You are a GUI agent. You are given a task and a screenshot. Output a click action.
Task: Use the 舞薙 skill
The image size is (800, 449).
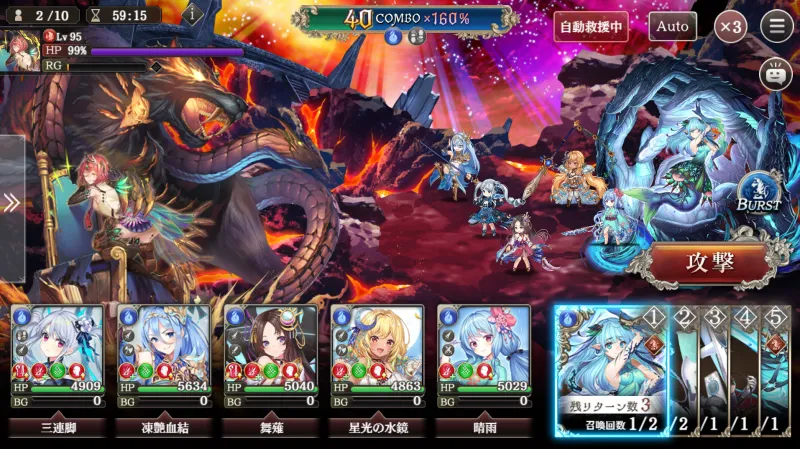pyautogui.click(x=269, y=428)
